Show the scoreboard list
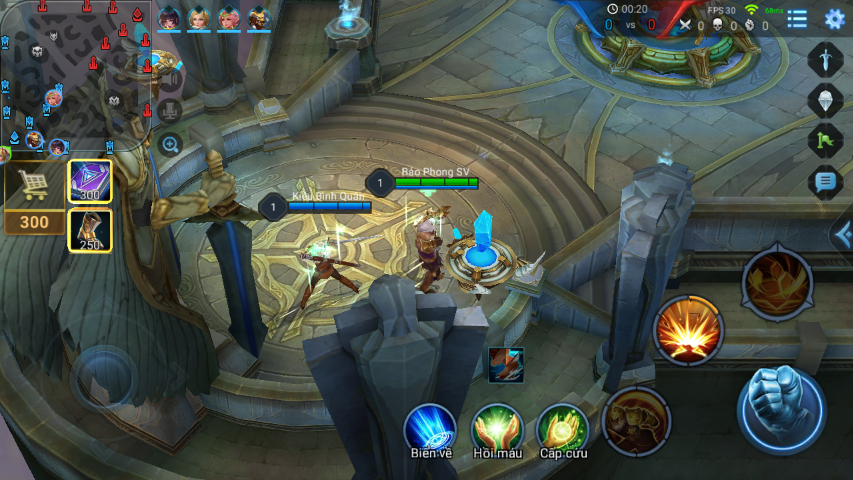The image size is (853, 480). tap(797, 19)
